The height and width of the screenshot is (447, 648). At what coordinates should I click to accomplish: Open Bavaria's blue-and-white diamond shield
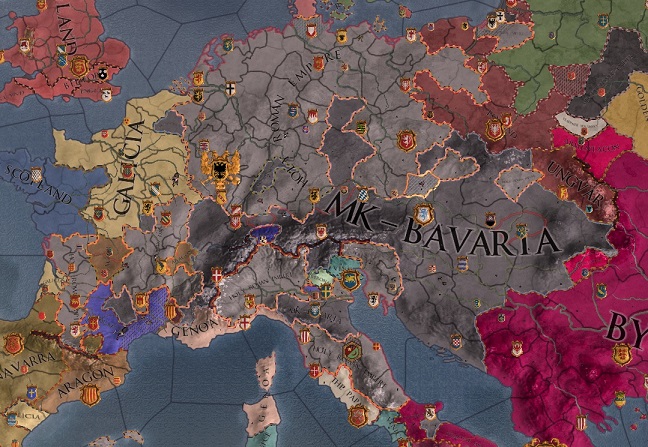[365, 194]
